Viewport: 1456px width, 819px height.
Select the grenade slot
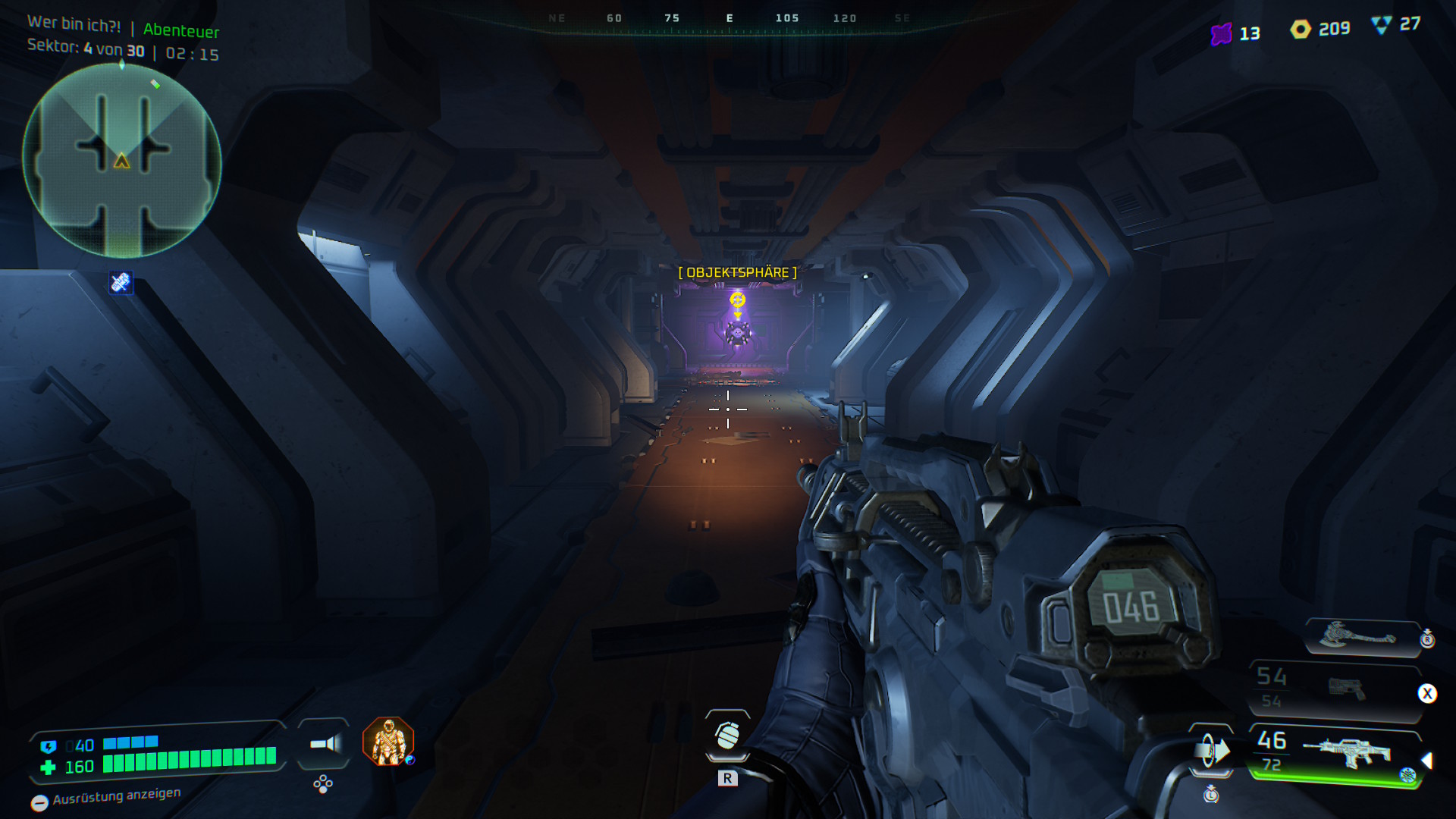coord(727,735)
